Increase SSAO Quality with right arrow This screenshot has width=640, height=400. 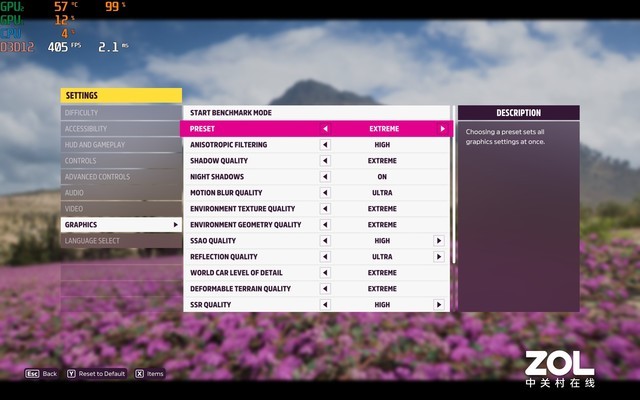(438, 241)
